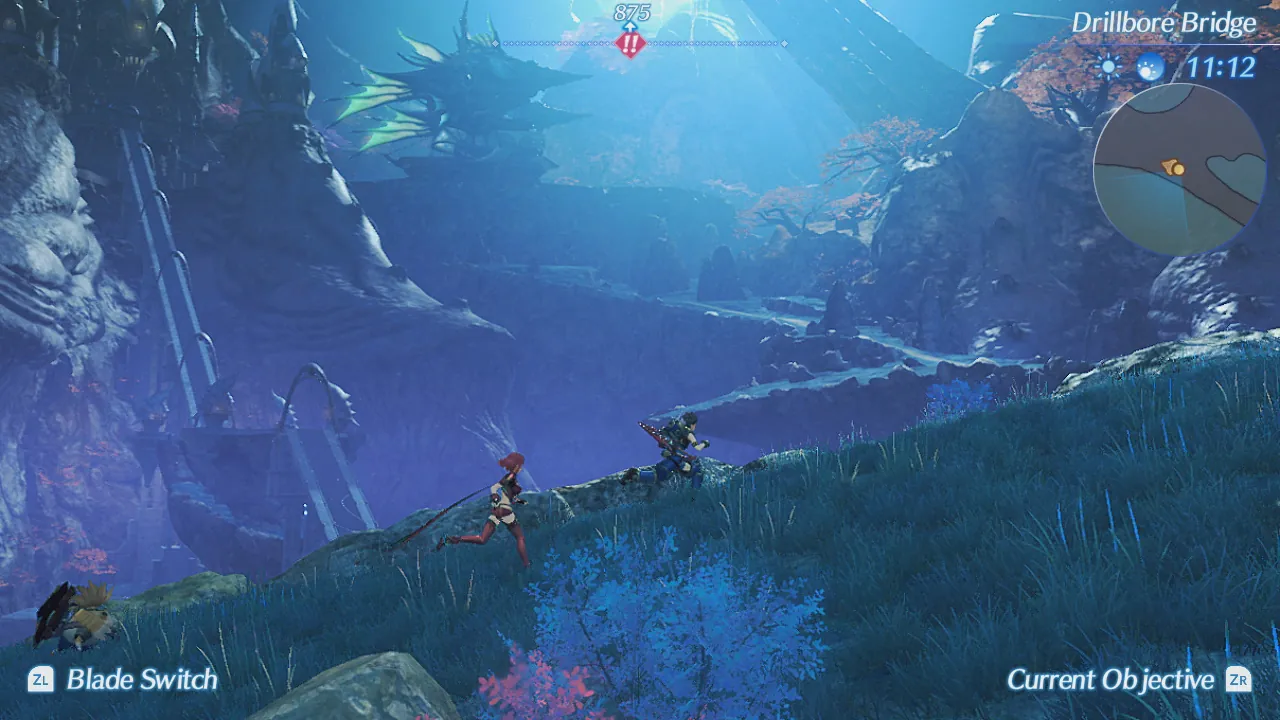This screenshot has width=1280, height=720.
Task: Click the sun weather icon
Action: tap(1110, 69)
